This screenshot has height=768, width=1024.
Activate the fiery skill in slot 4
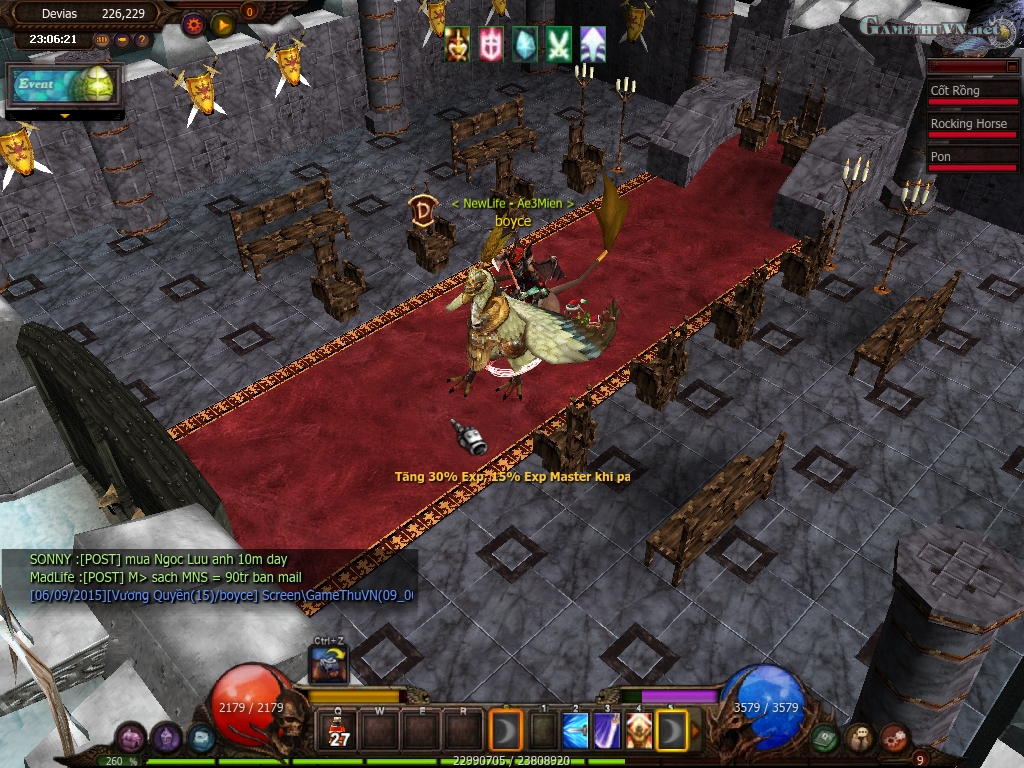tap(639, 731)
